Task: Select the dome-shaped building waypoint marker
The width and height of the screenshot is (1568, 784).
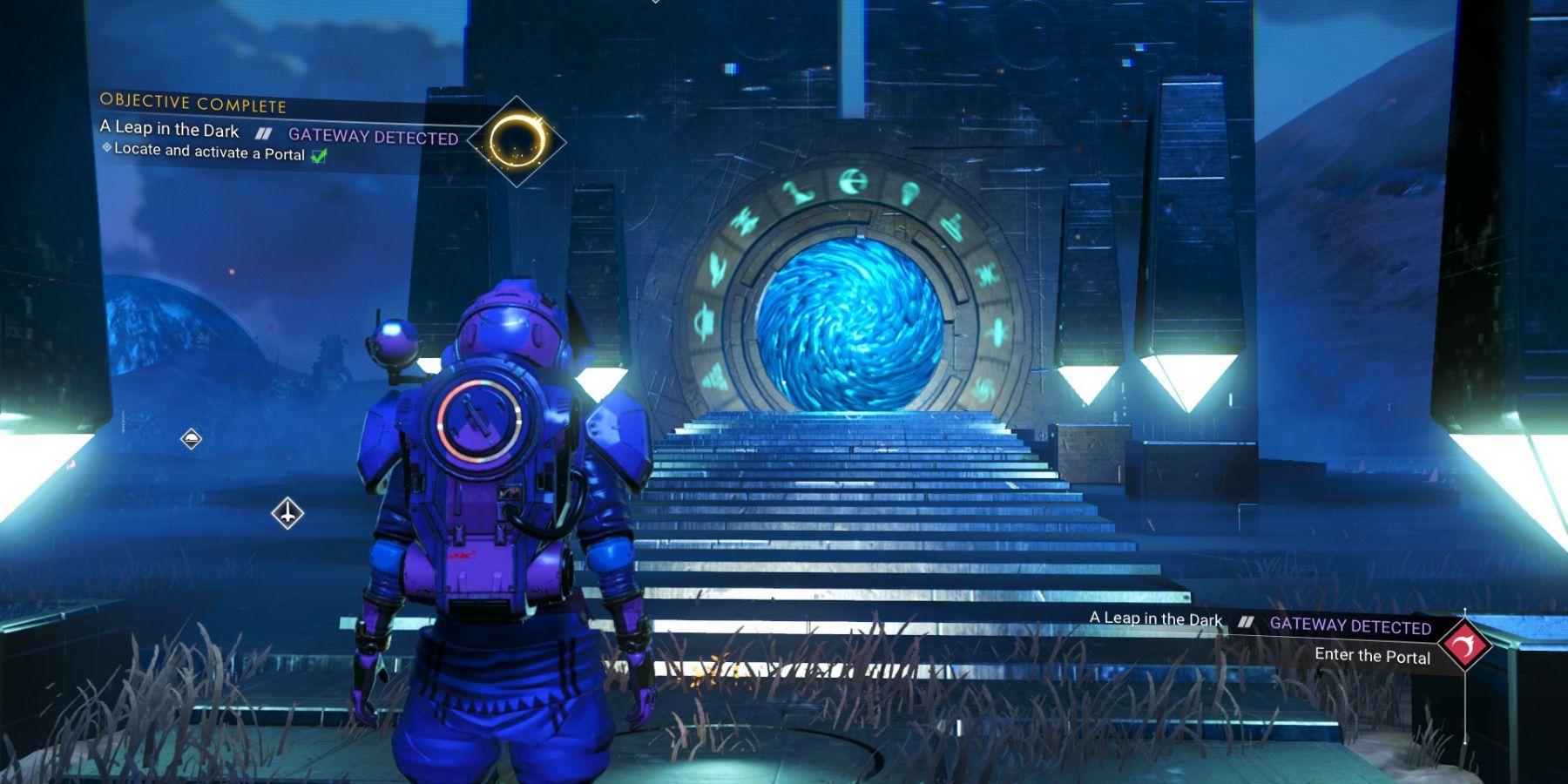Action: coord(191,438)
